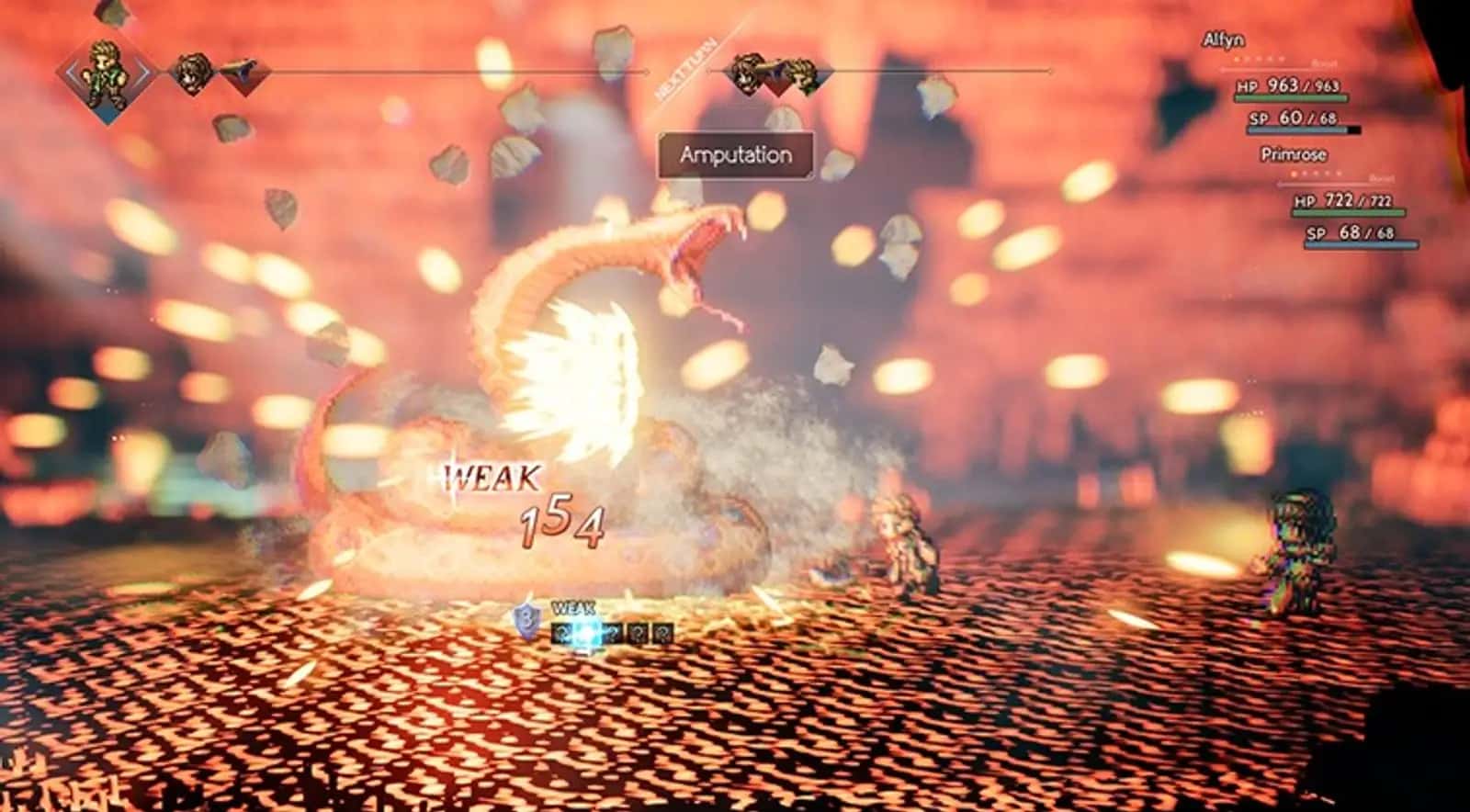The height and width of the screenshot is (812, 1470).
Task: Click Alfyn's name label
Action: point(1223,40)
